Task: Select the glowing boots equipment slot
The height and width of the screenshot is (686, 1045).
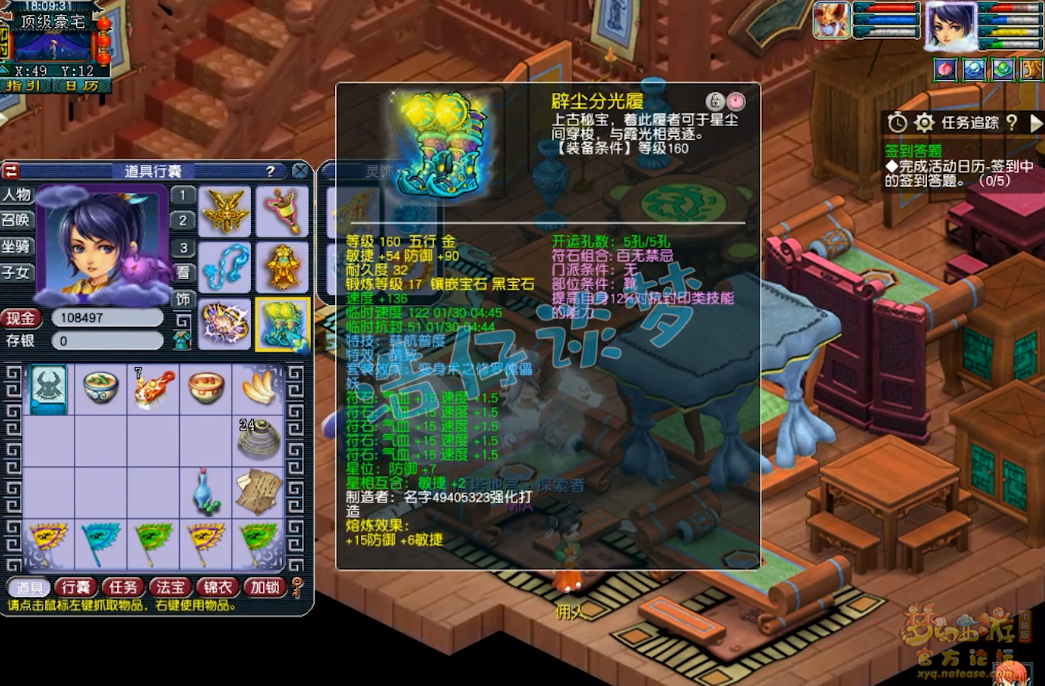Action: (282, 324)
